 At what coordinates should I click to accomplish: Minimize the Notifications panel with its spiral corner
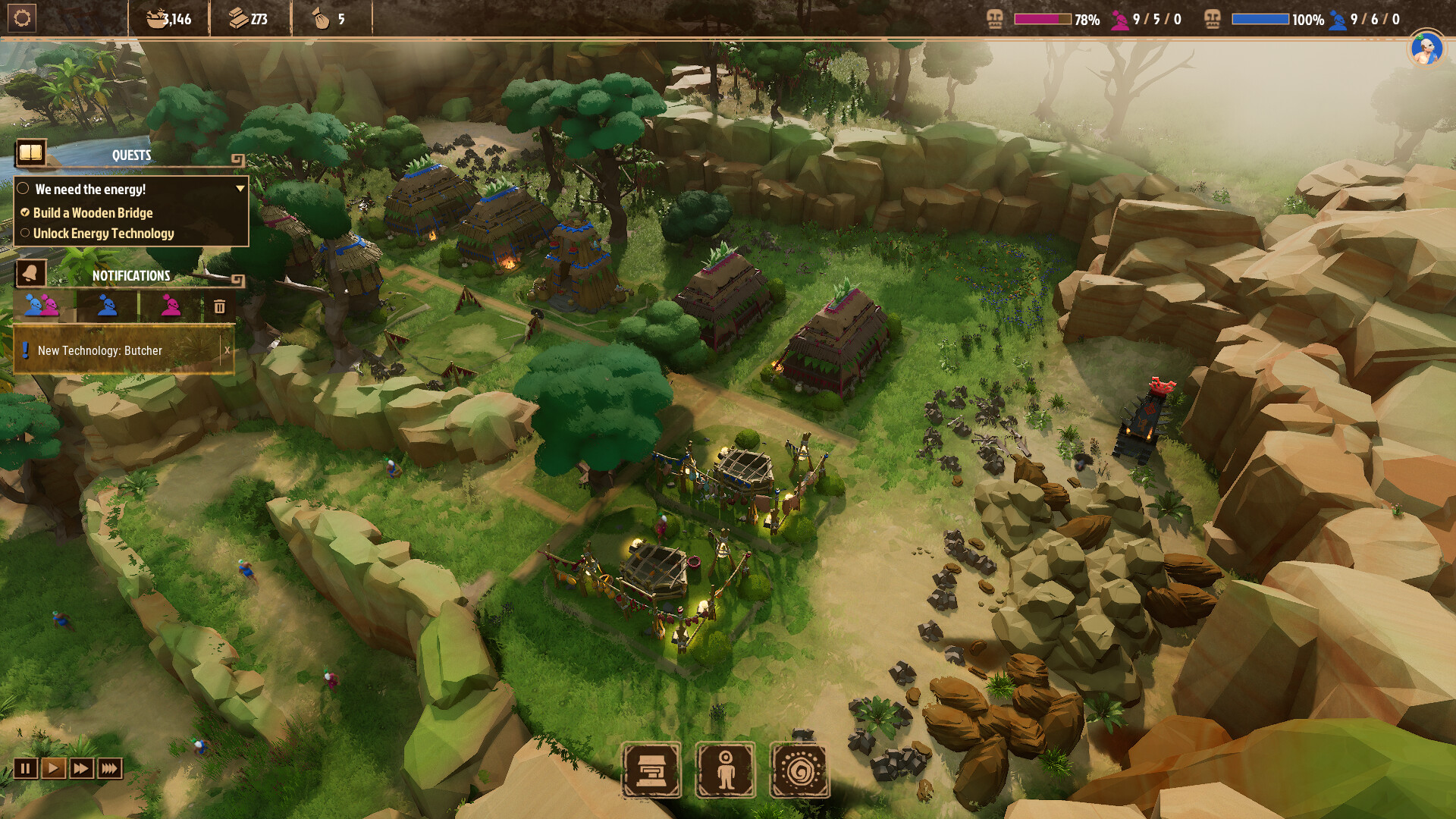point(237,281)
